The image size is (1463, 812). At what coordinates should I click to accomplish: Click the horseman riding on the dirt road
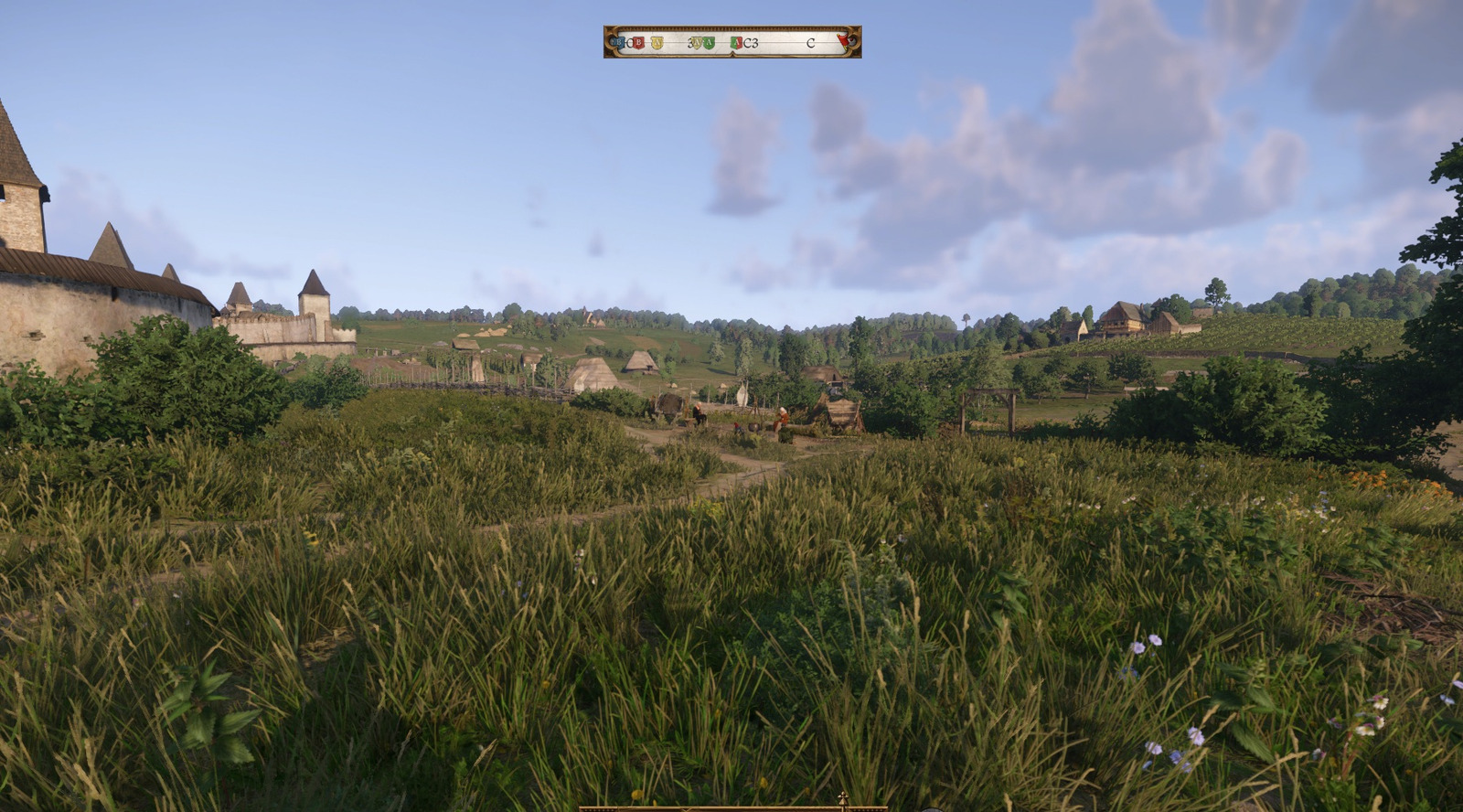click(699, 413)
